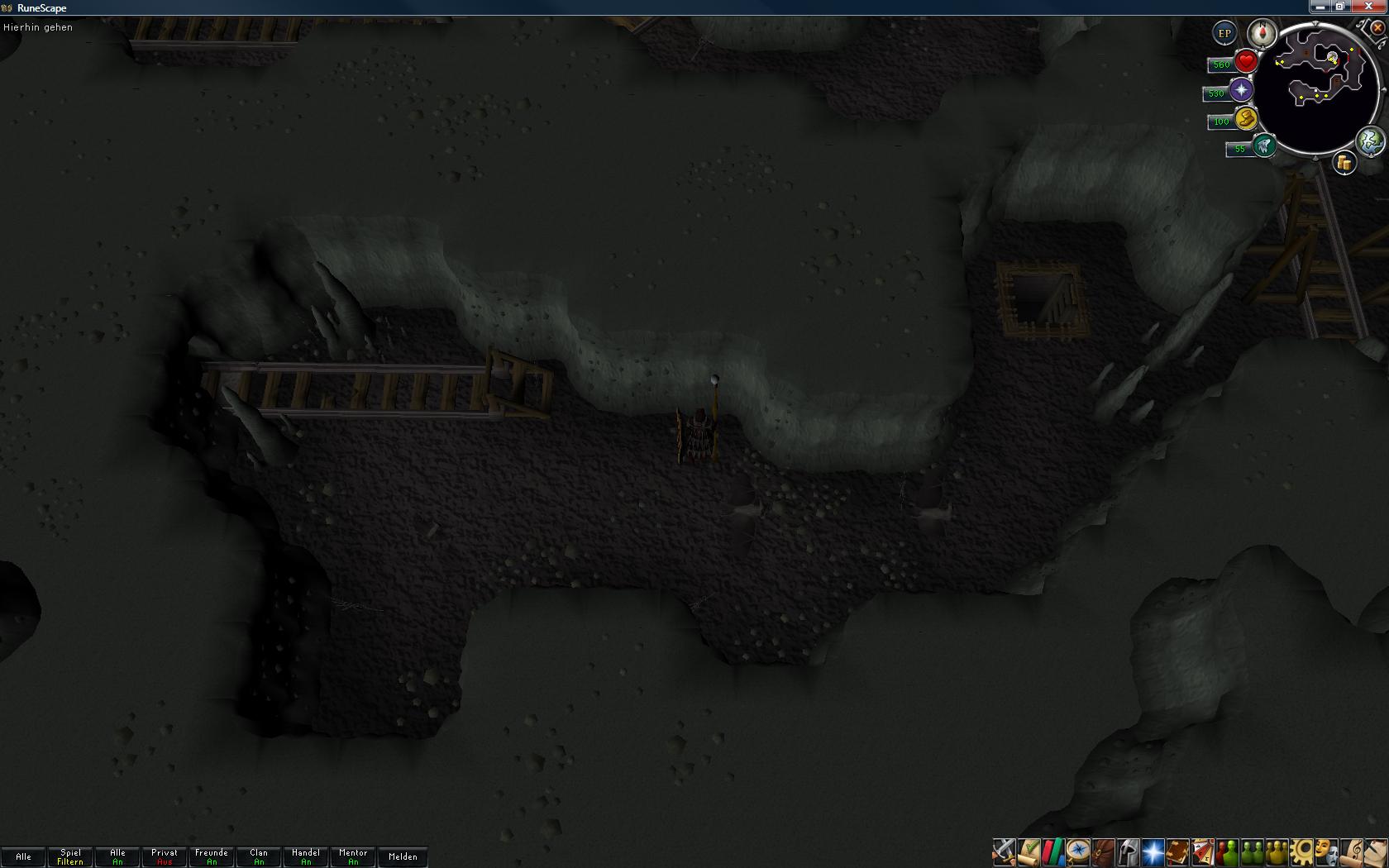Open the Spiel Filtern chat tab
This screenshot has height=868, width=1389.
coord(70,856)
